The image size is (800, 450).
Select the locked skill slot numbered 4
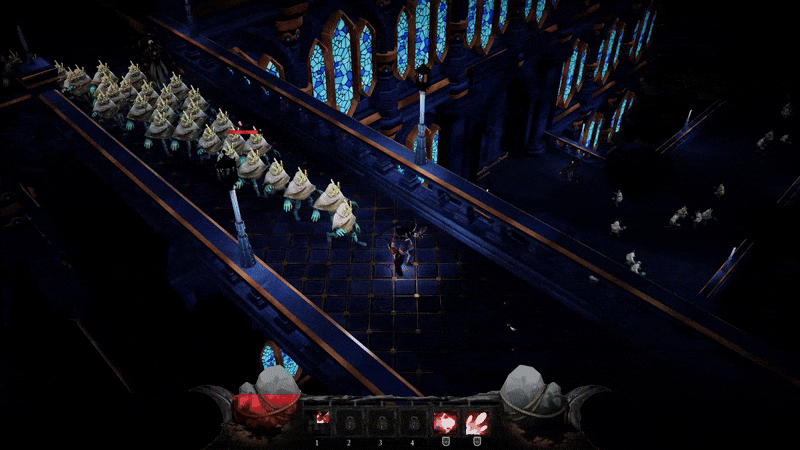point(411,420)
